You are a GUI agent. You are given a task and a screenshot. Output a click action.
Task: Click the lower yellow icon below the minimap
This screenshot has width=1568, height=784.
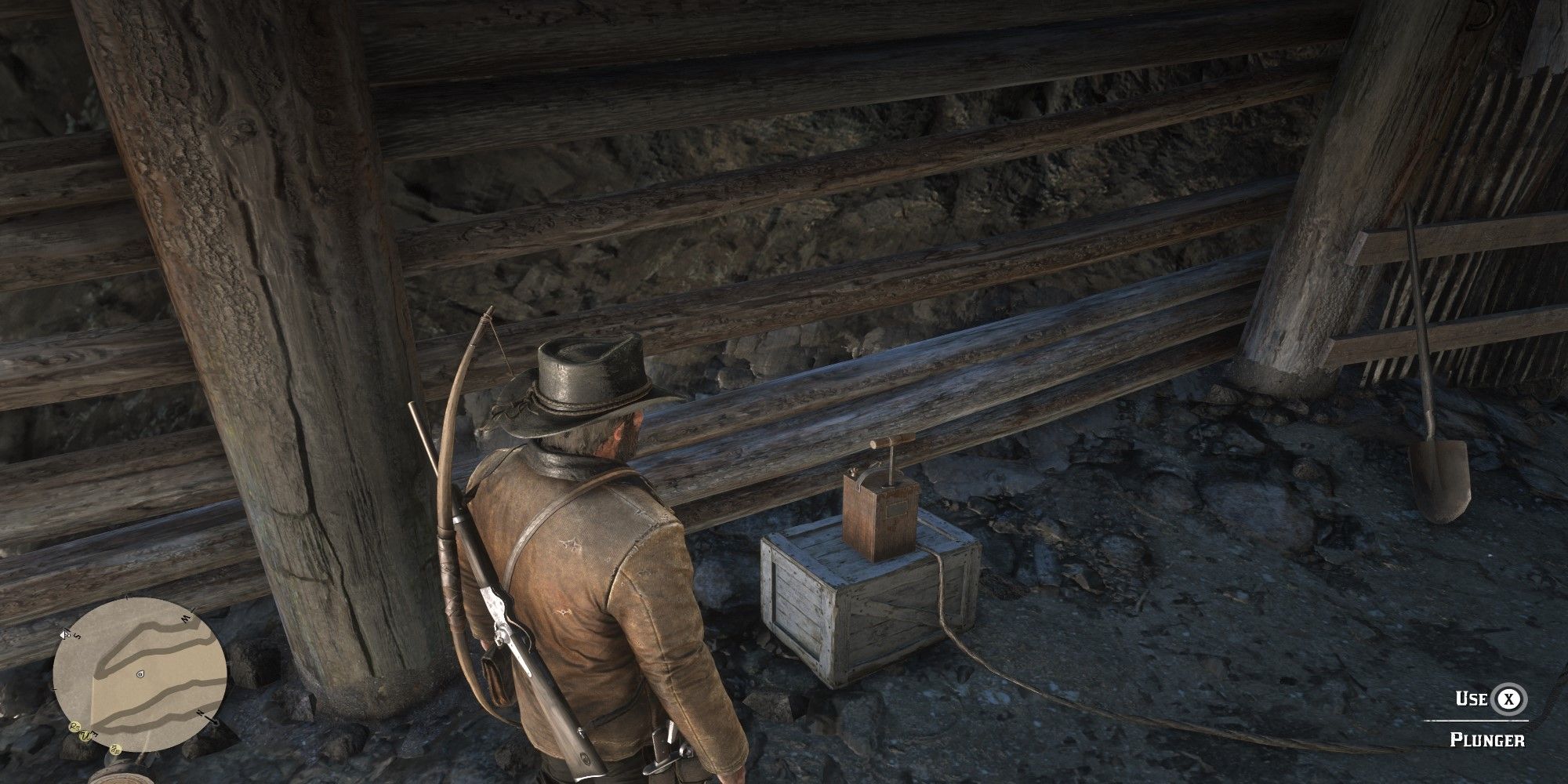115,749
